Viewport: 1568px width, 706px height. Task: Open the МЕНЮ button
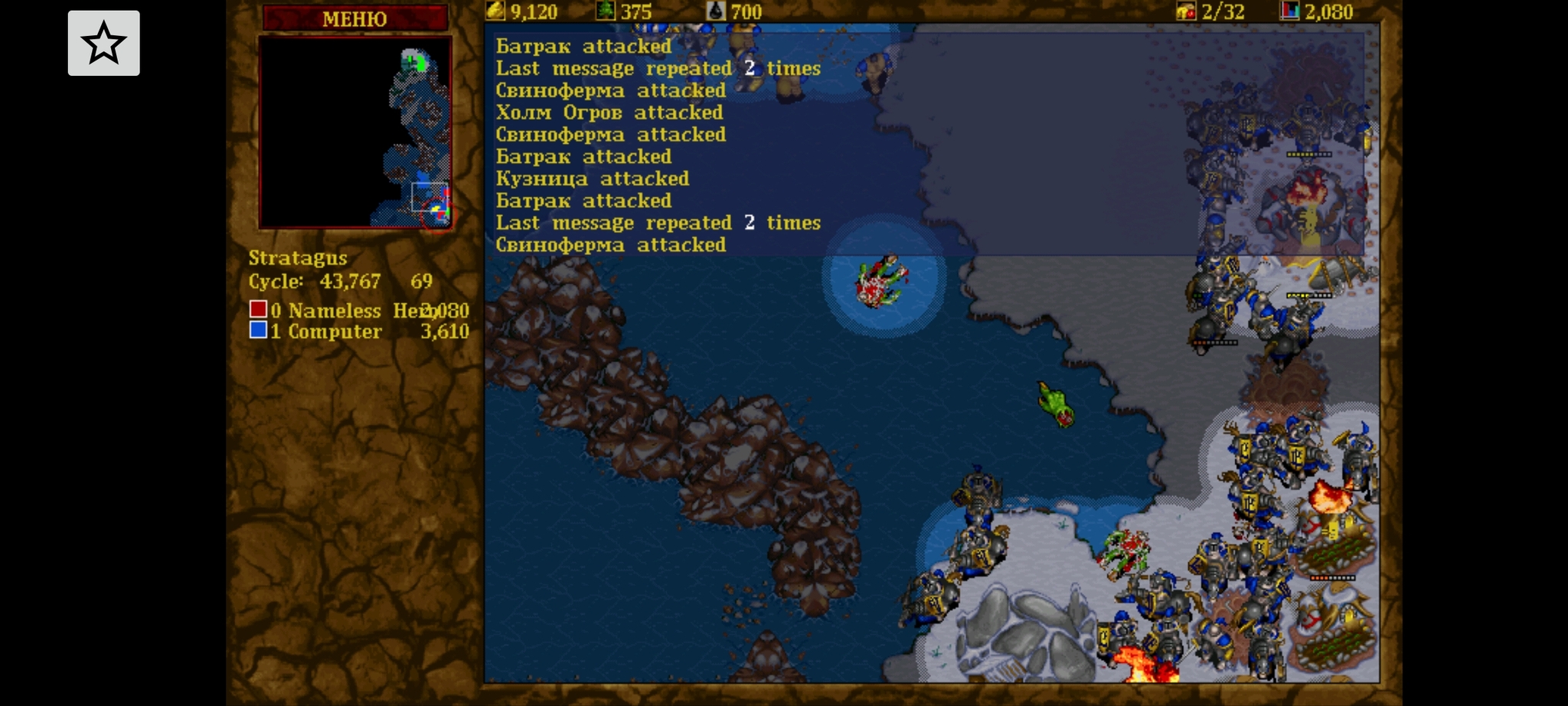[354, 18]
